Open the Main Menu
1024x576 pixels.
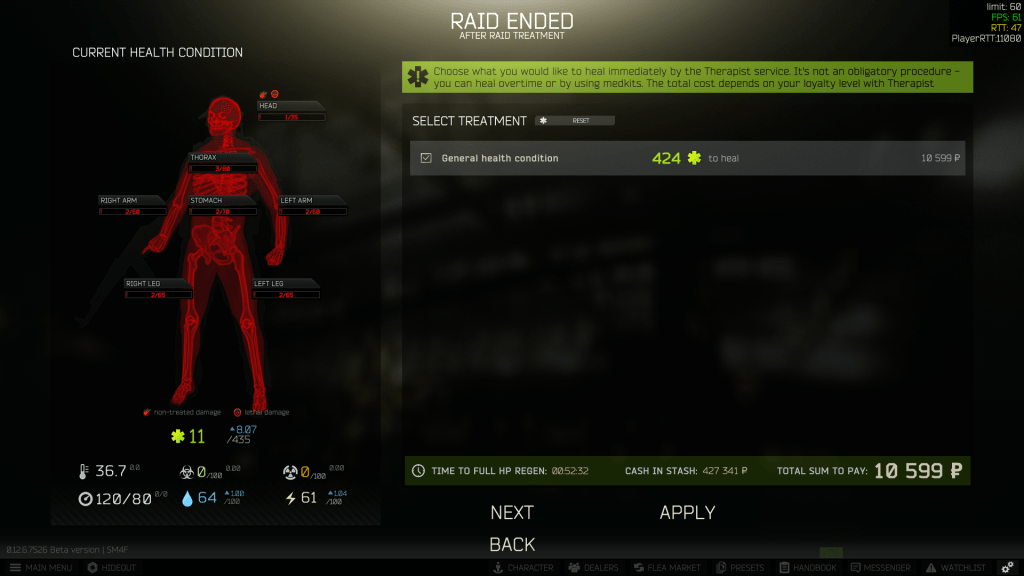(x=40, y=568)
